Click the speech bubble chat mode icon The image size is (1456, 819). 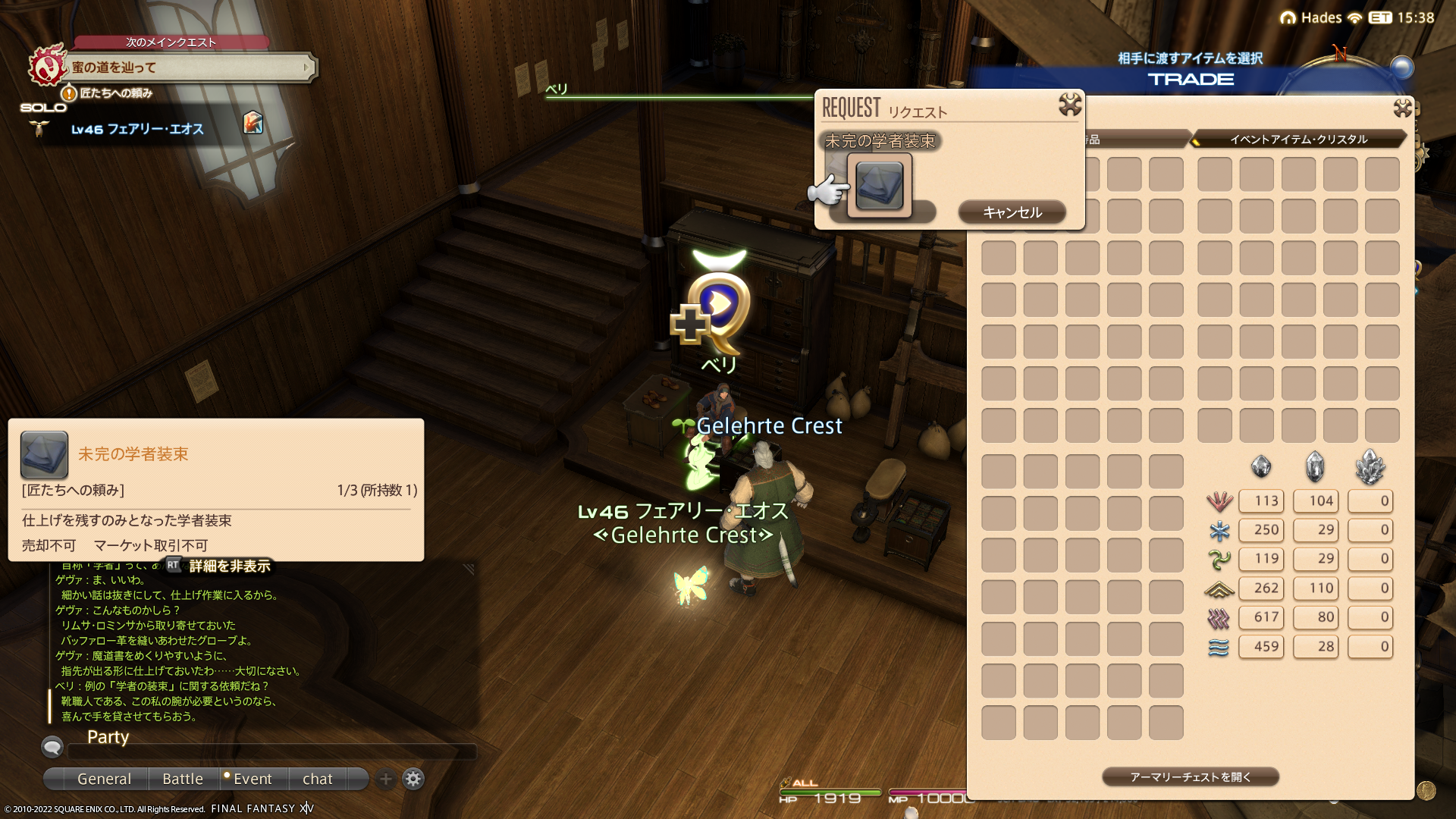[x=52, y=748]
